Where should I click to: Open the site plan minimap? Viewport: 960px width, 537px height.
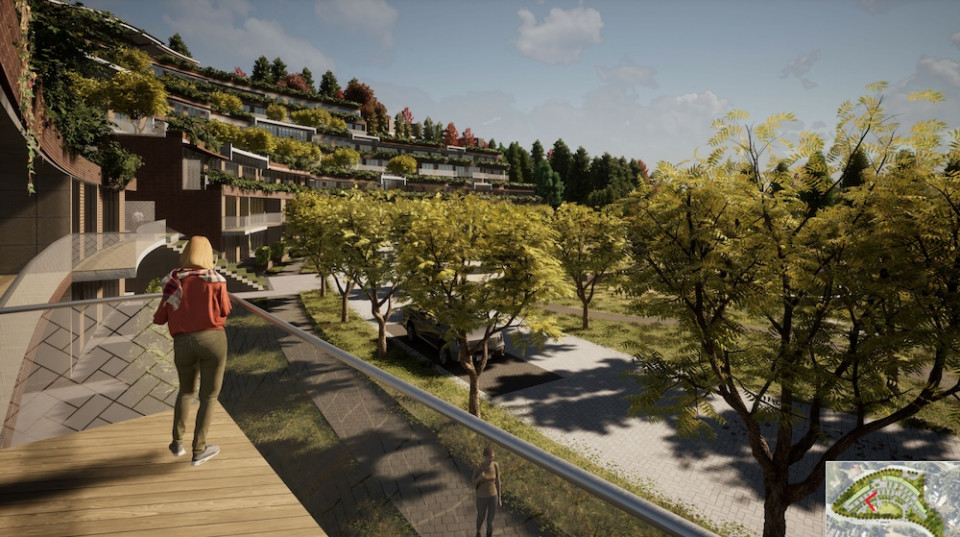pos(890,499)
